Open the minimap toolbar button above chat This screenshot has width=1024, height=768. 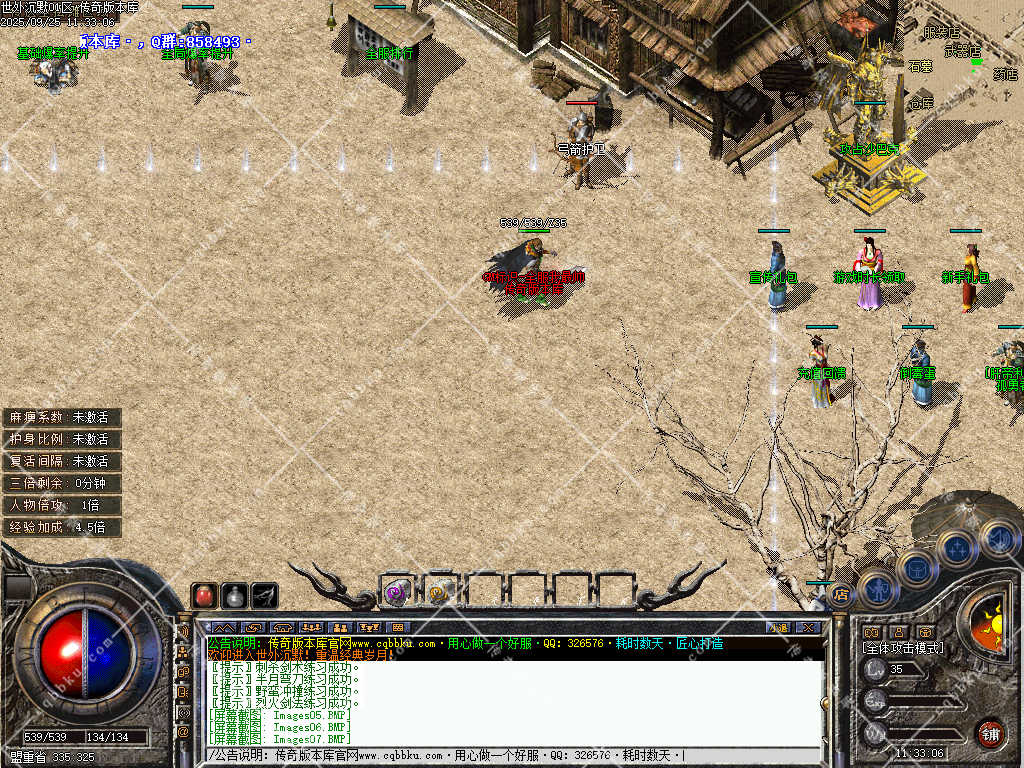[x=398, y=627]
